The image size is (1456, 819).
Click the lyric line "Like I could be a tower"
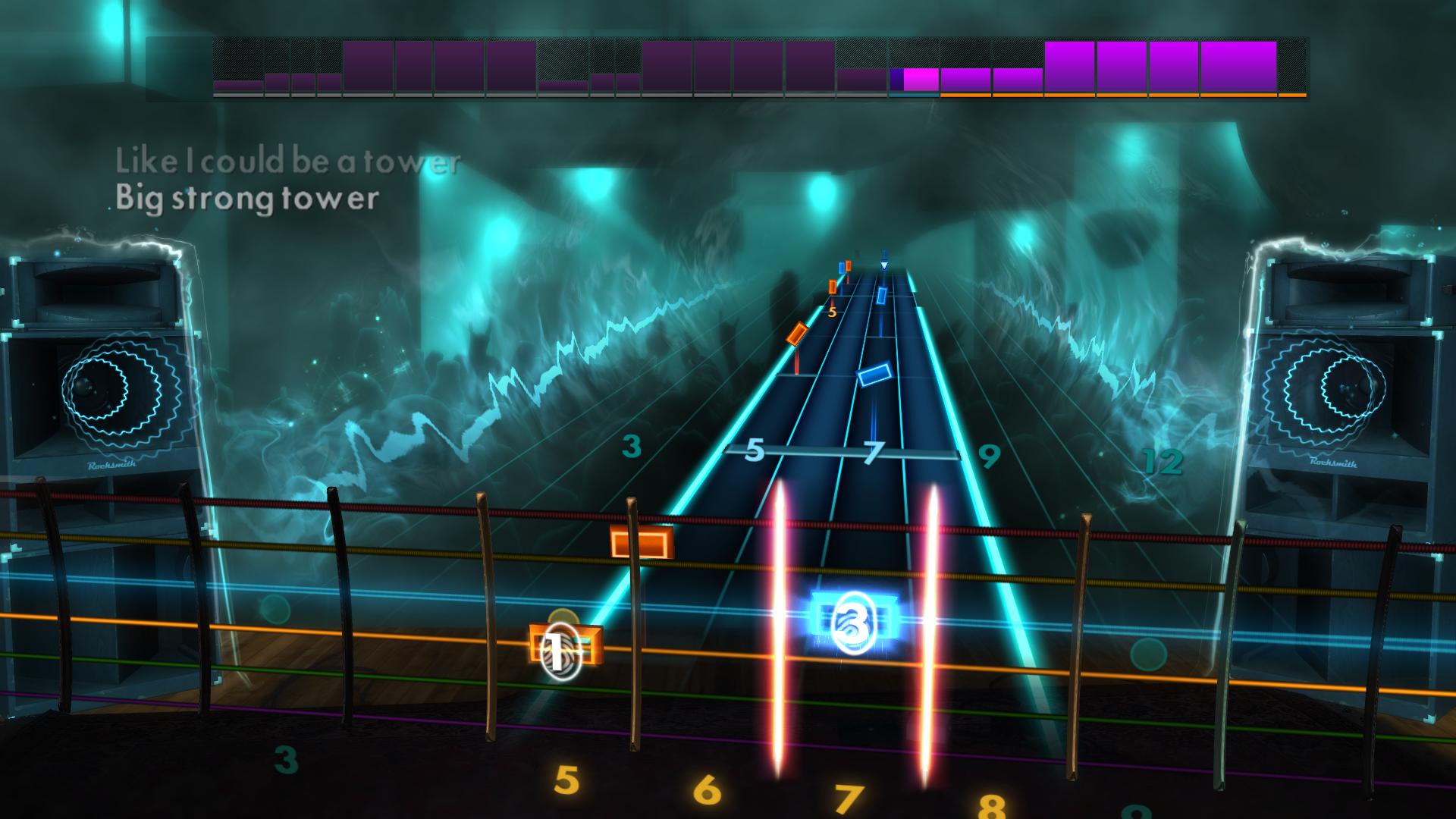(287, 159)
